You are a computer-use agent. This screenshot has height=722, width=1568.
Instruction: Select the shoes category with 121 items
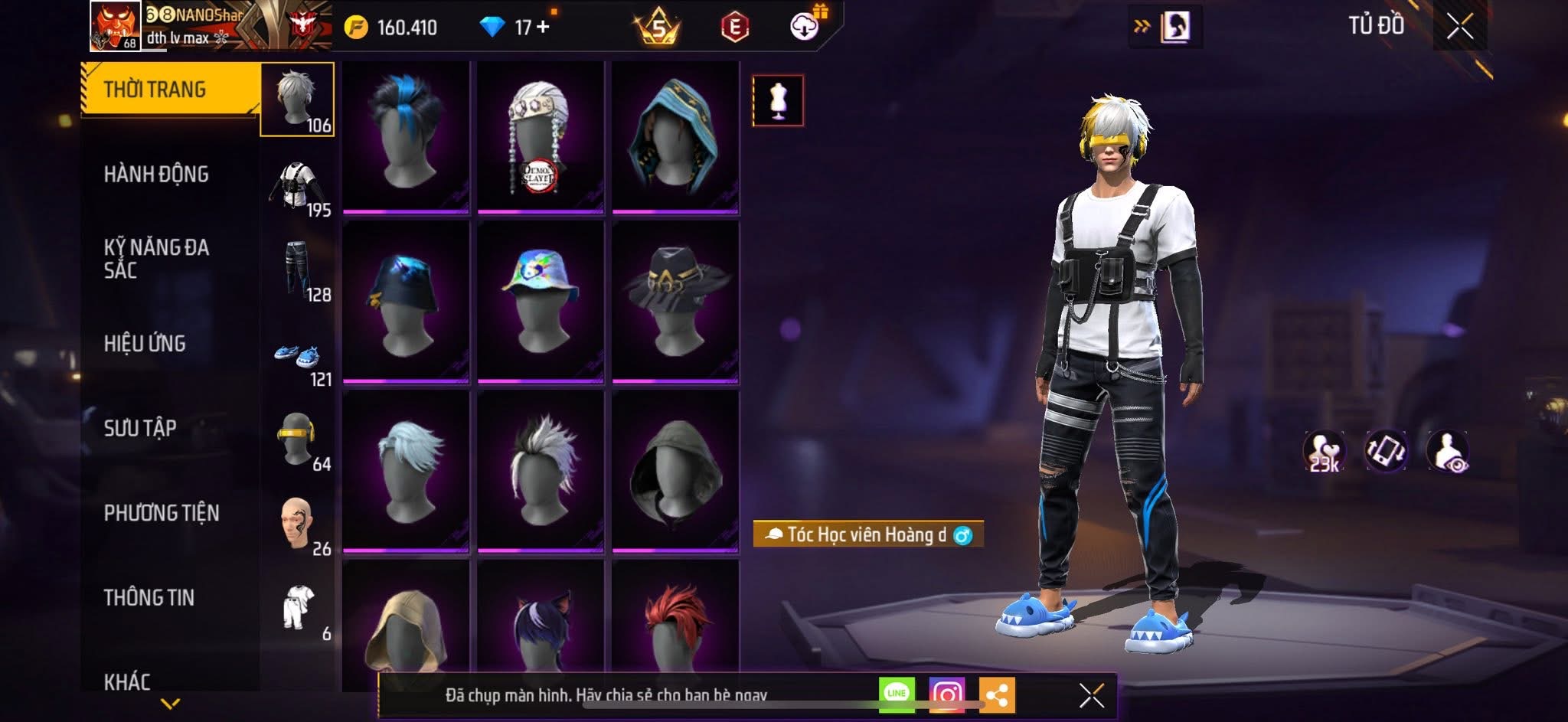[x=299, y=358]
